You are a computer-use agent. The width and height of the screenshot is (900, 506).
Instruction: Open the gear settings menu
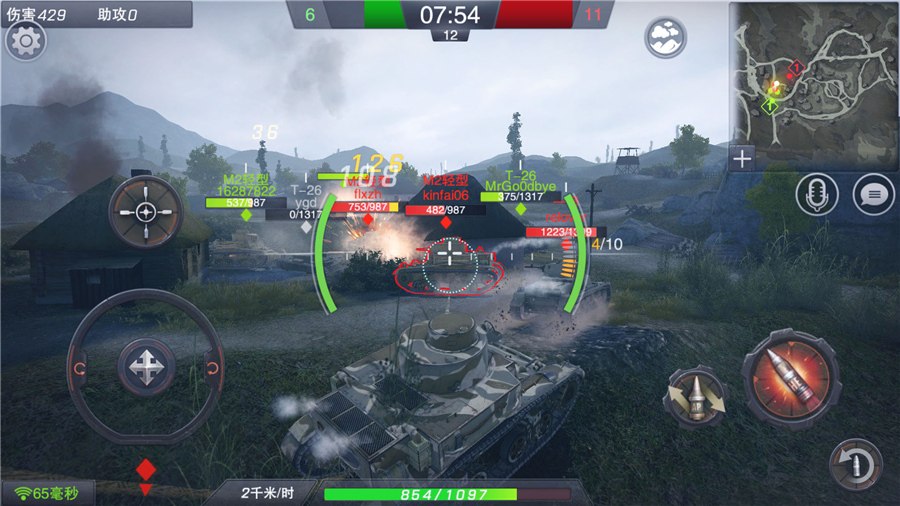coord(26,42)
